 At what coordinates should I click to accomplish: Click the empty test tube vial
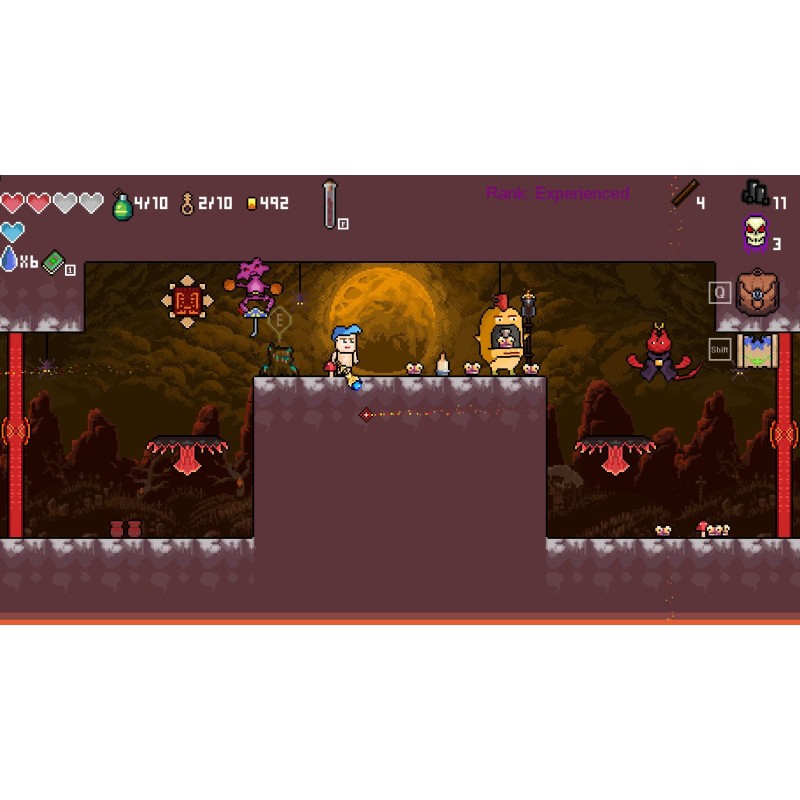tap(330, 203)
